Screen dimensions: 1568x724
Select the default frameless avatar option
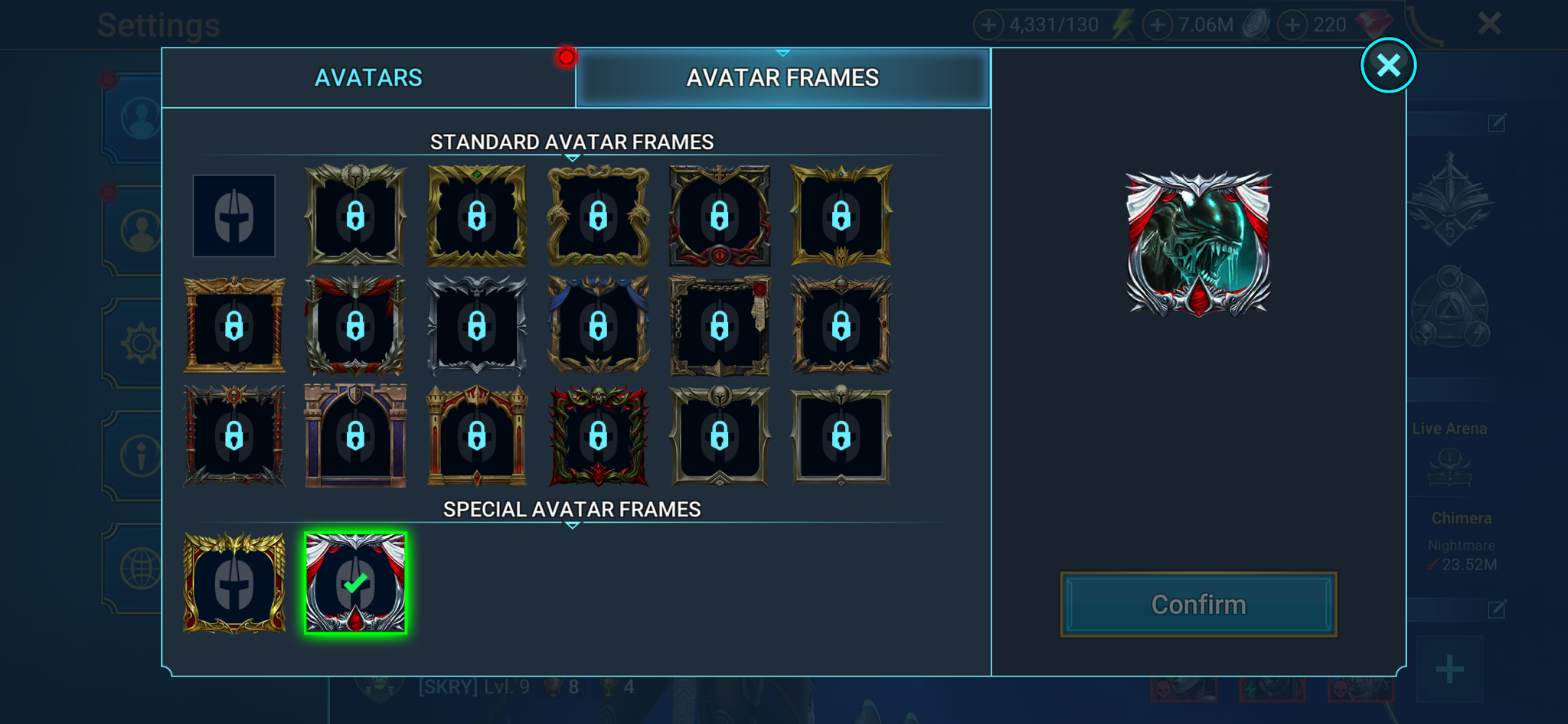(234, 215)
